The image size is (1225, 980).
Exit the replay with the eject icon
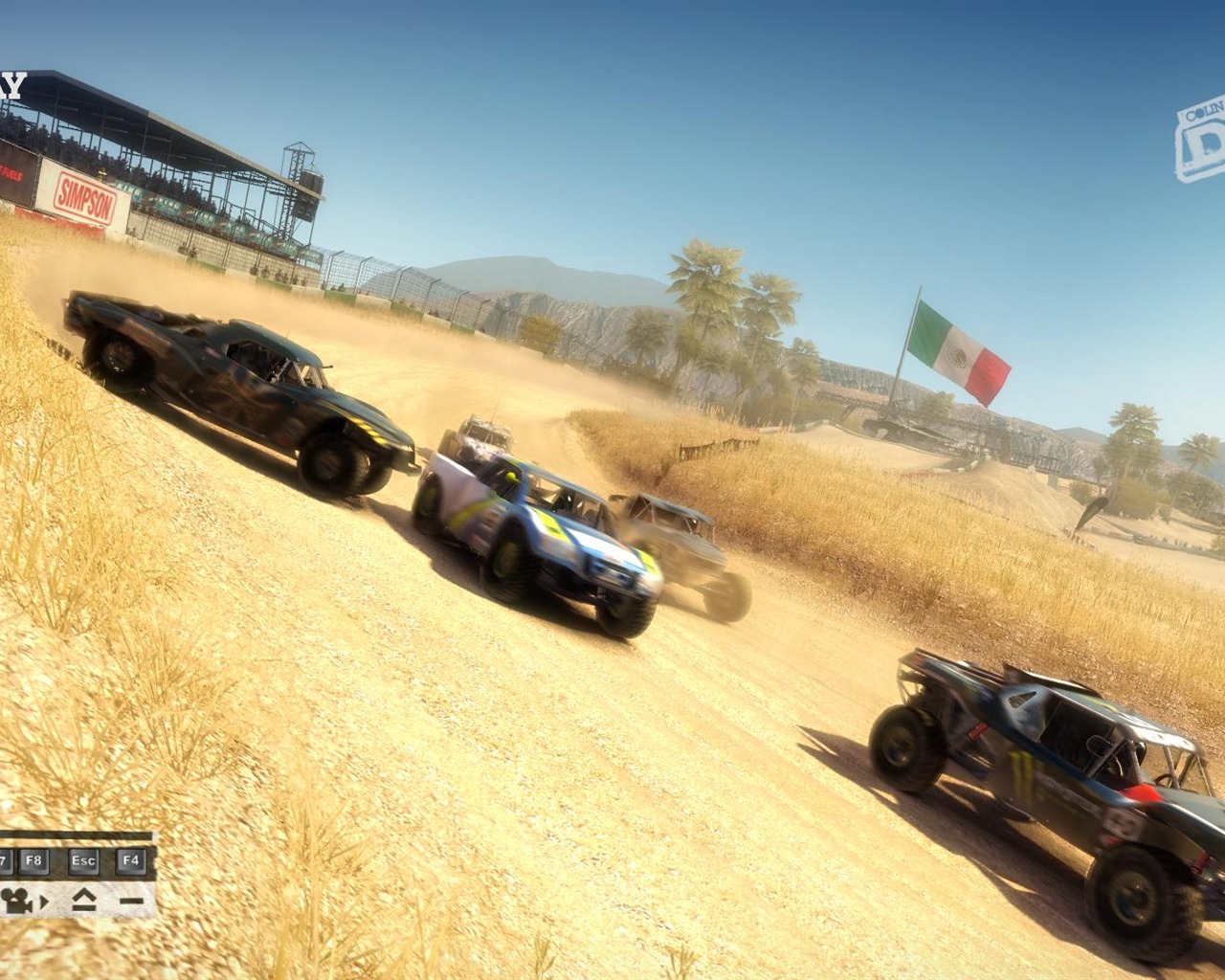(82, 900)
